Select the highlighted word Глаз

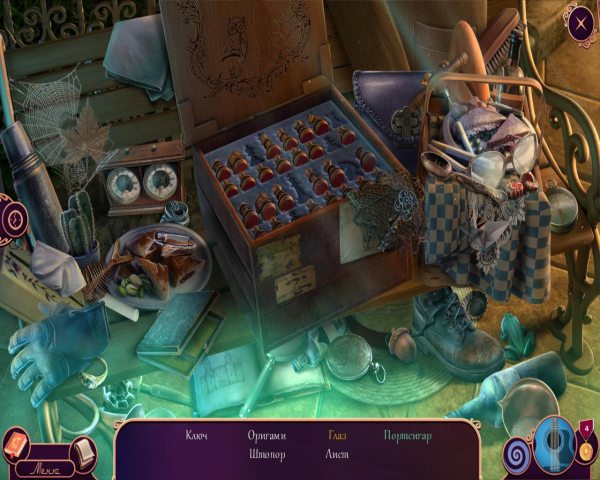point(337,435)
